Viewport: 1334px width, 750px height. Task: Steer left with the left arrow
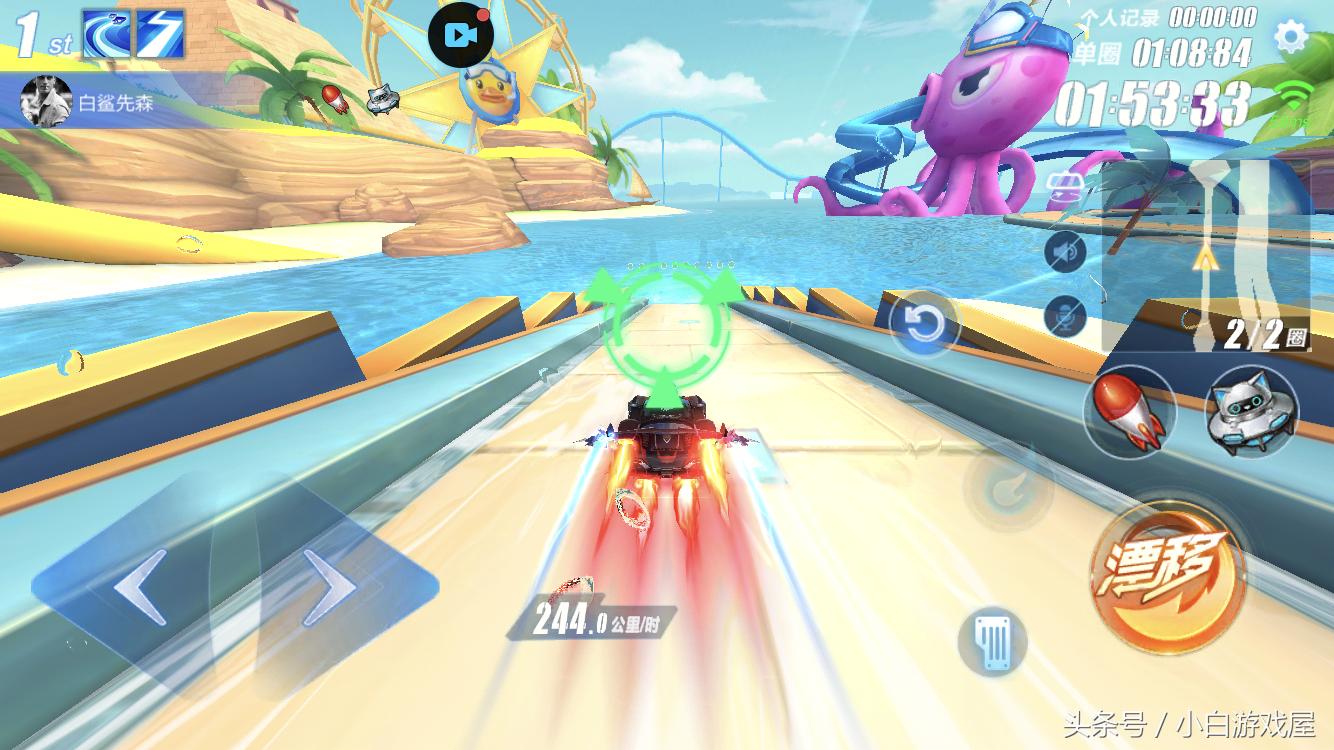139,587
